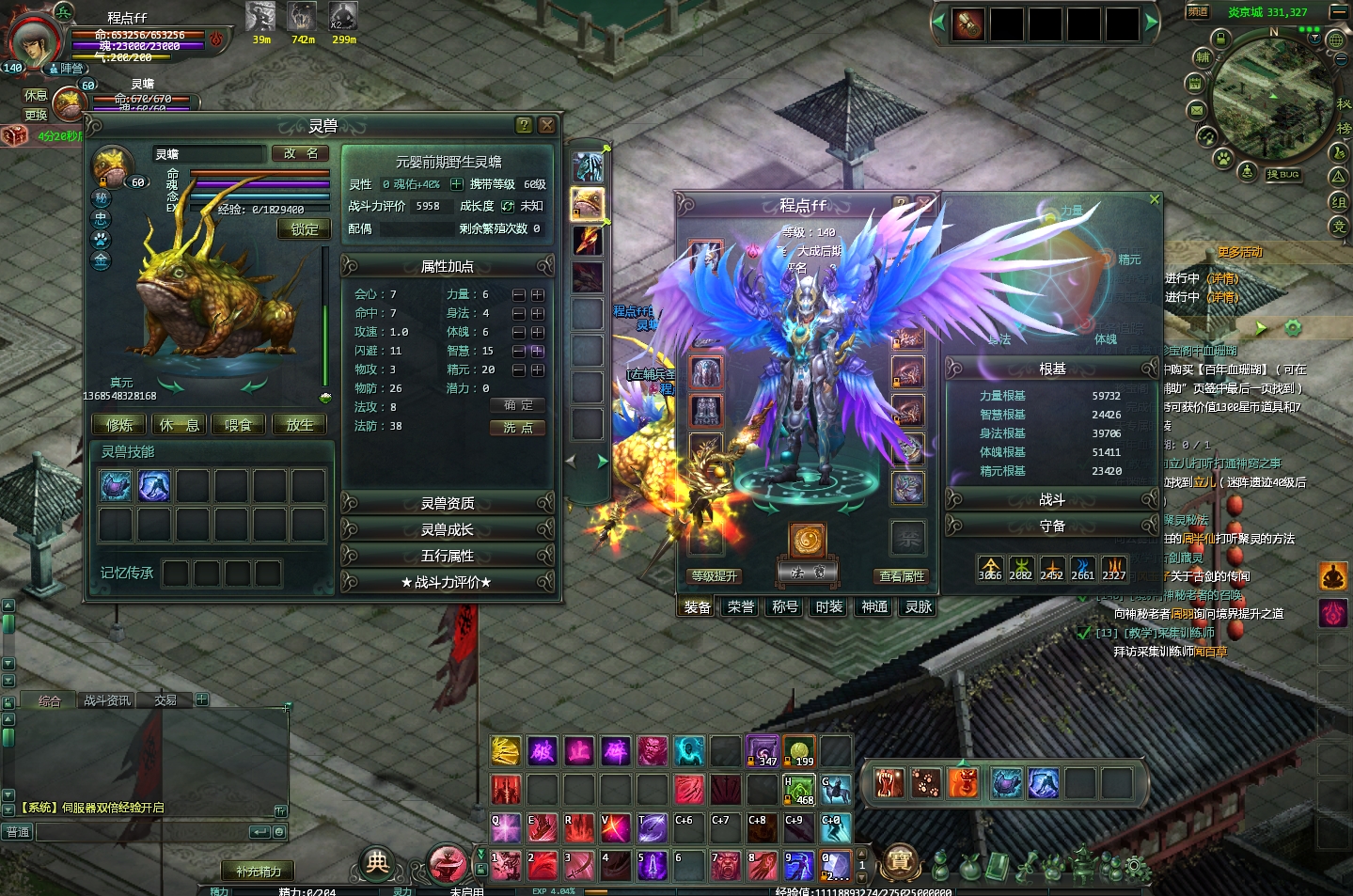The width and height of the screenshot is (1353, 896).
Task: Click the 查看属性 view attributes button
Action: [x=902, y=575]
